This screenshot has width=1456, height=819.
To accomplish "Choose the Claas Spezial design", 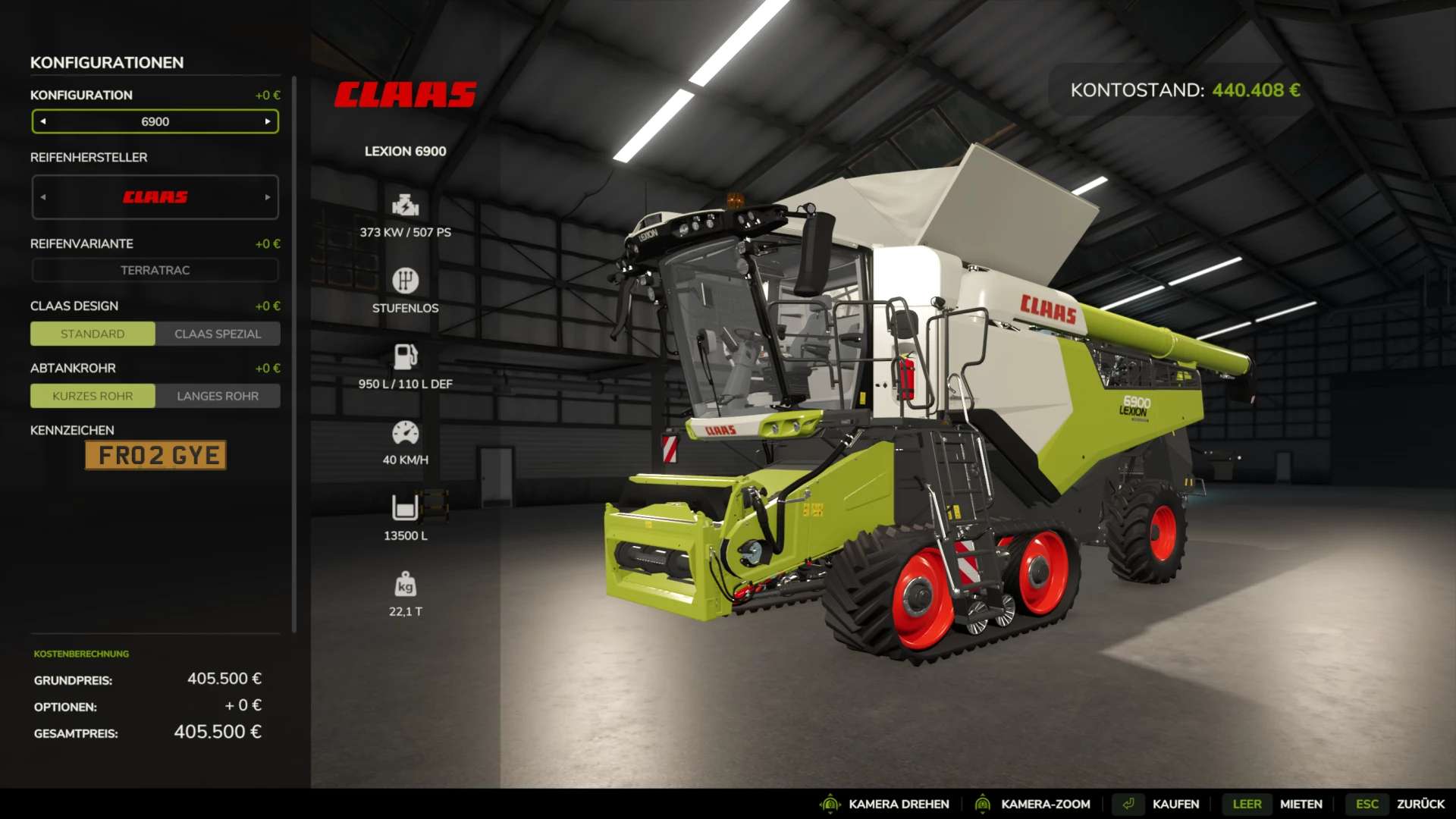I will pos(218,334).
